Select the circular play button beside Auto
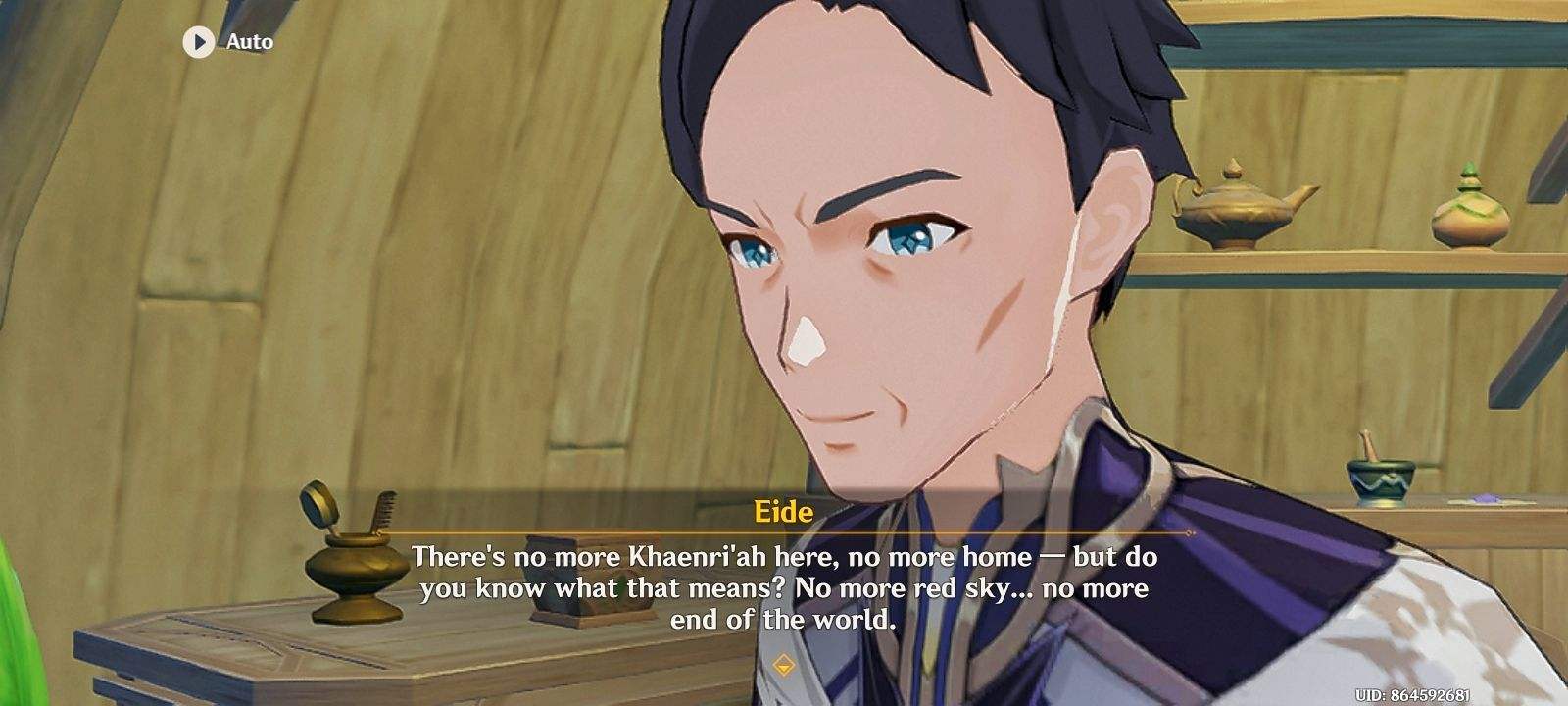The image size is (1568, 706). coord(196,42)
